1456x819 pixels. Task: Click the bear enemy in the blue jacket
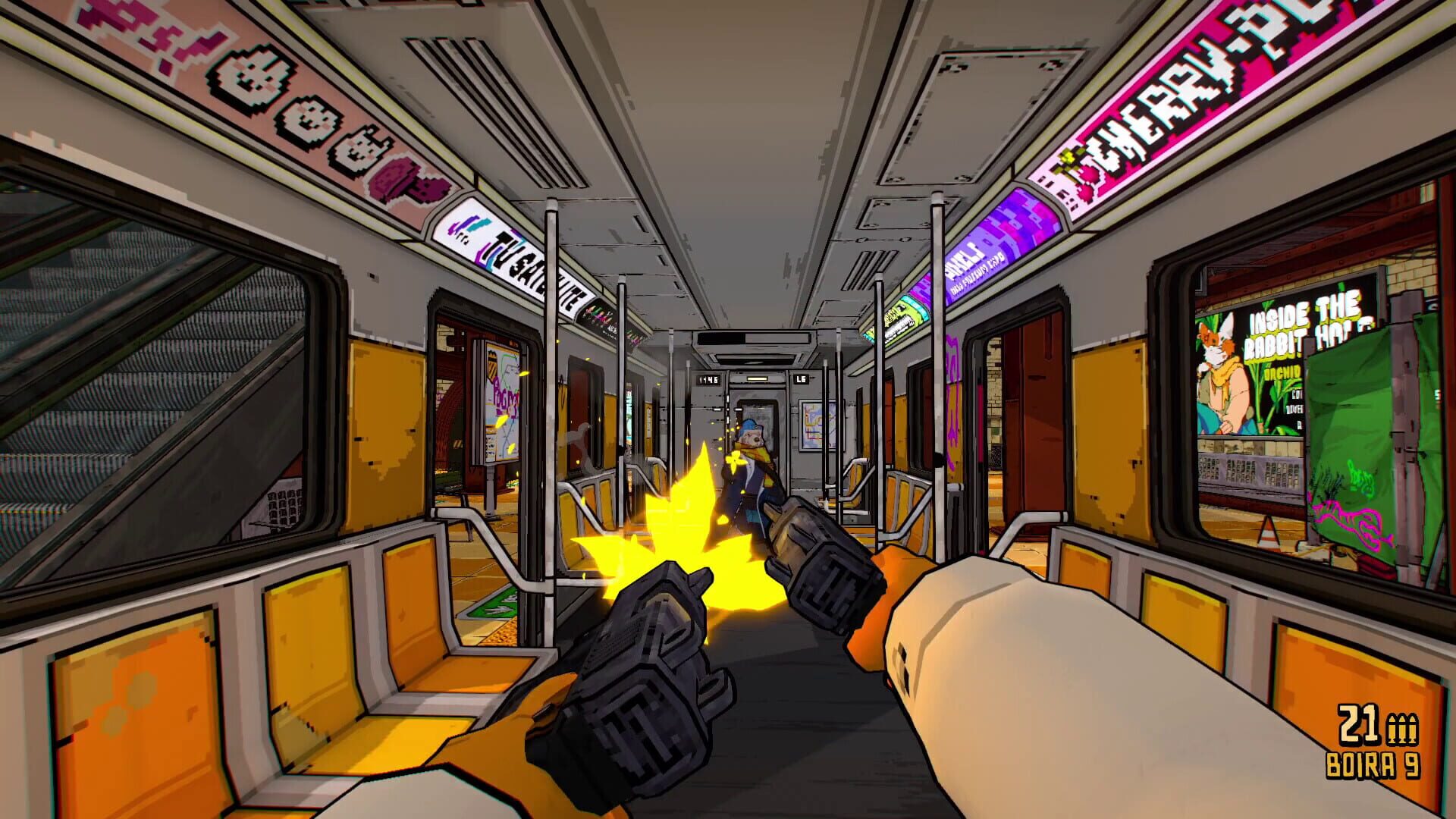coord(751,455)
